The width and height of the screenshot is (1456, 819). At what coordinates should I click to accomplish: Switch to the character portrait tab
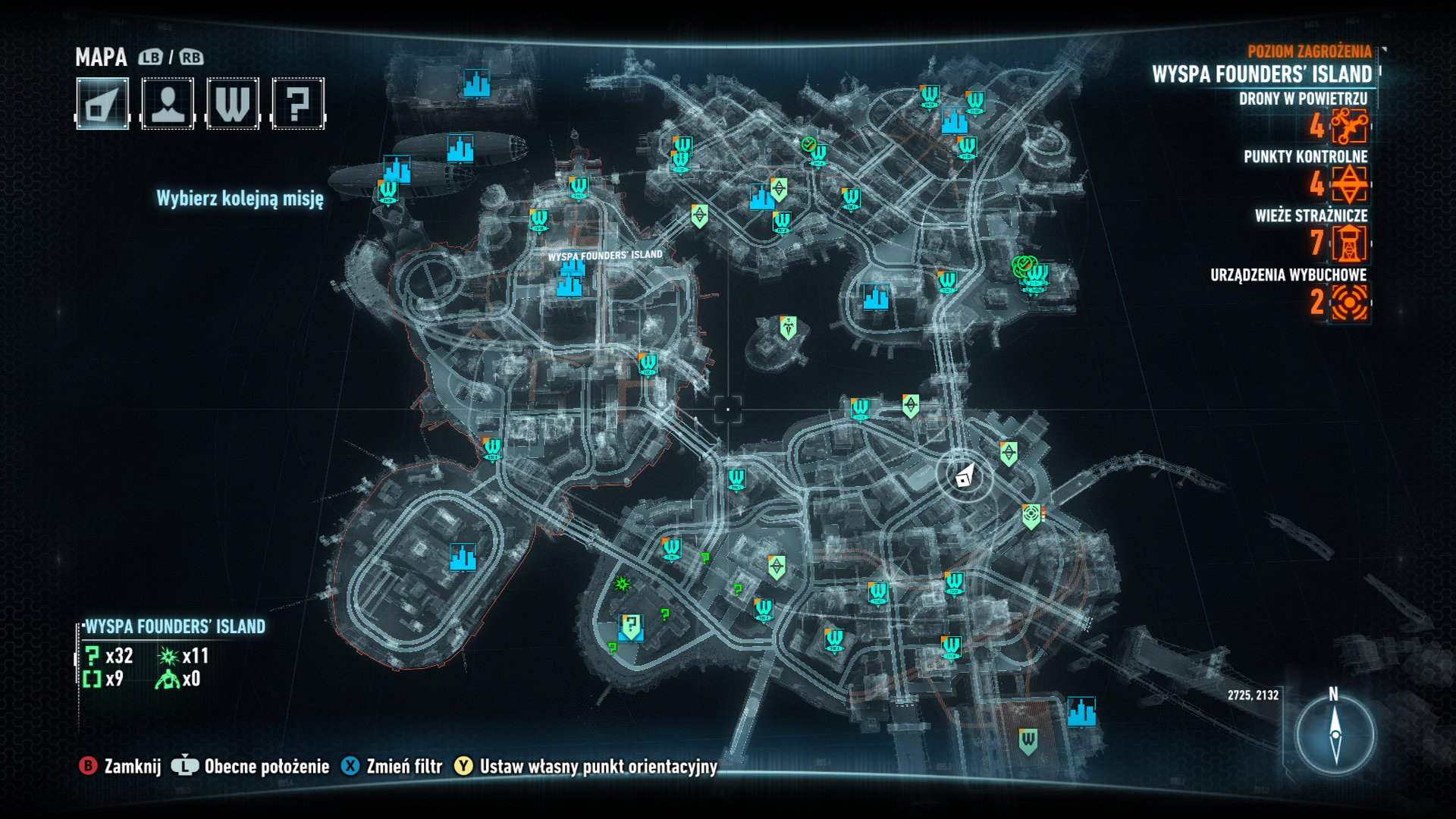coord(168,104)
